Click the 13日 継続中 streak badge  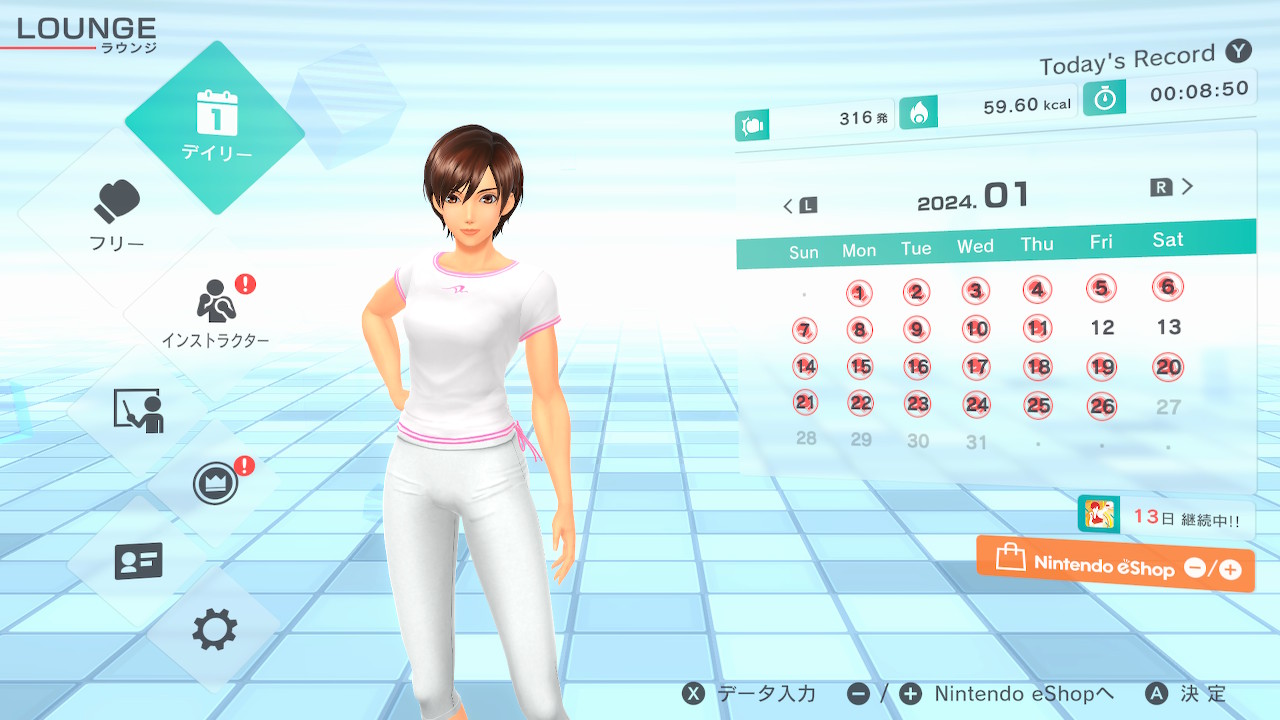coord(1165,517)
